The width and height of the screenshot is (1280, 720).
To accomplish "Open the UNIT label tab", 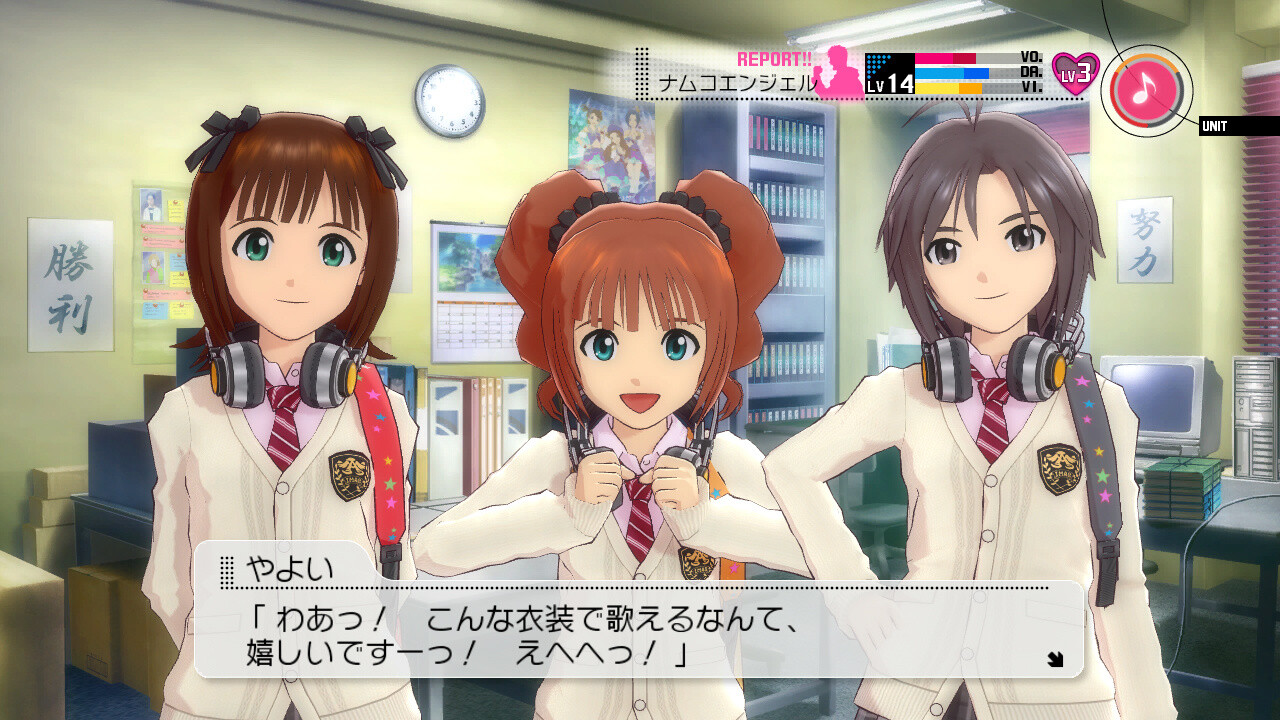I will pos(1239,126).
